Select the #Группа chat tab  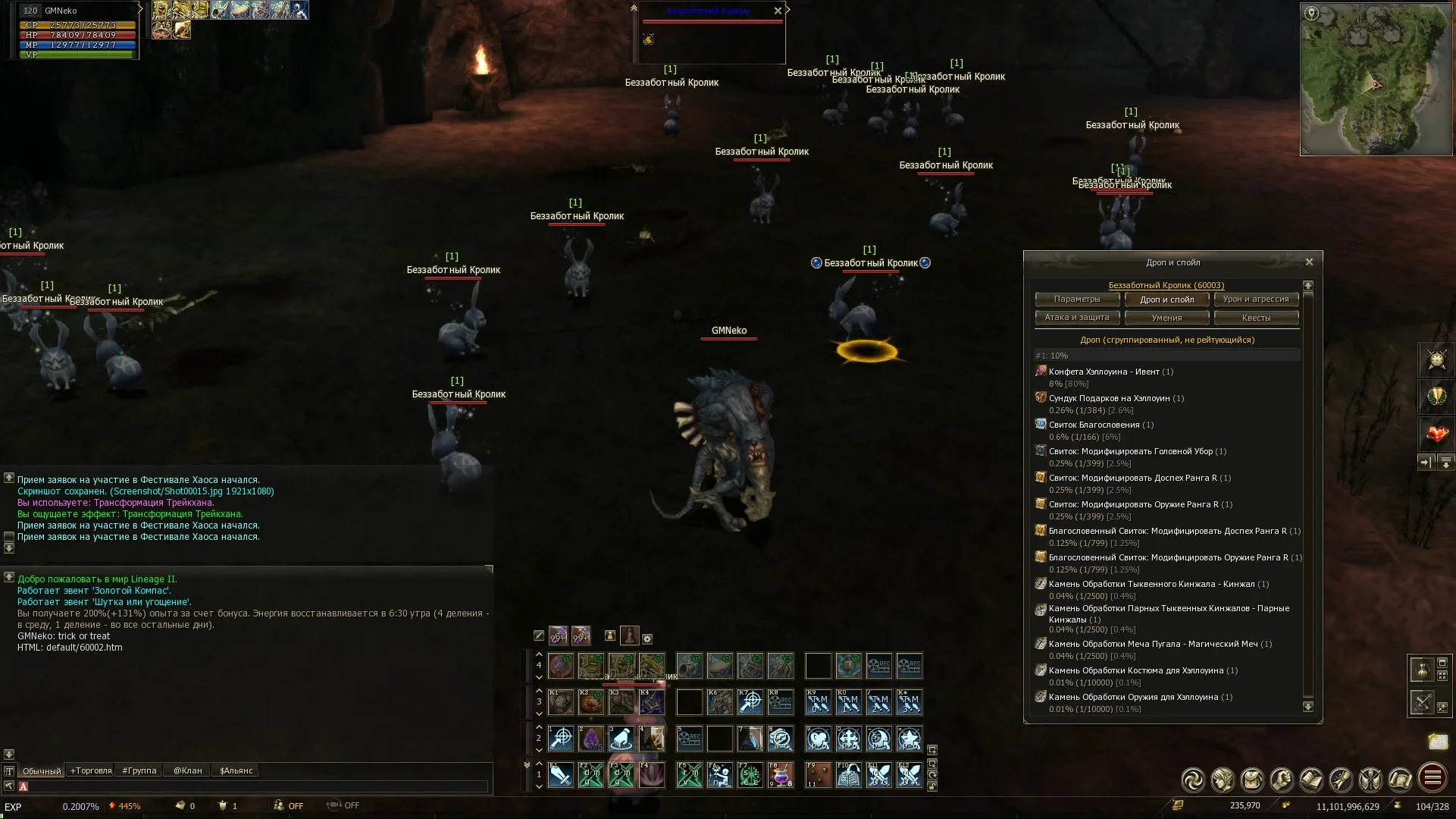point(139,770)
